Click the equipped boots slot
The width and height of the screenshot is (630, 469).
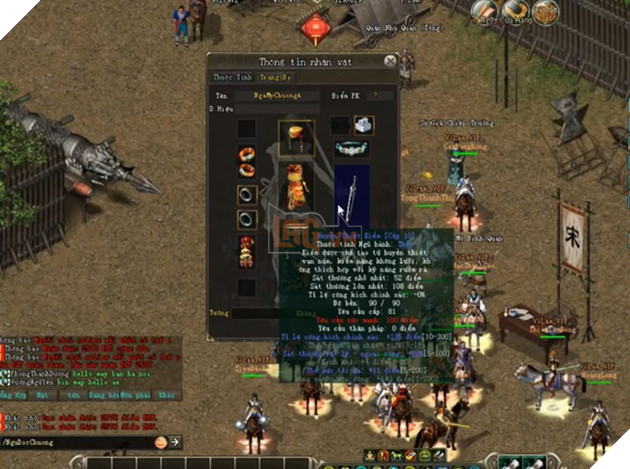246,254
